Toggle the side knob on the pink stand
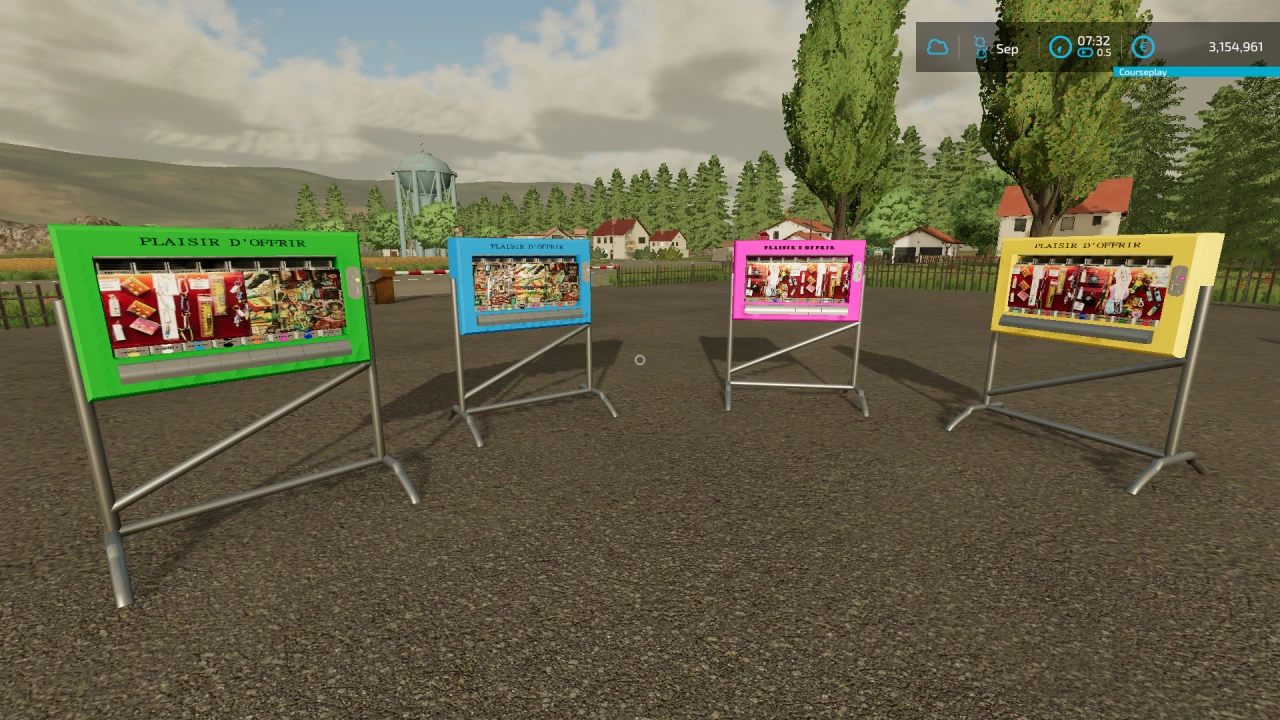The width and height of the screenshot is (1280, 720). click(856, 271)
